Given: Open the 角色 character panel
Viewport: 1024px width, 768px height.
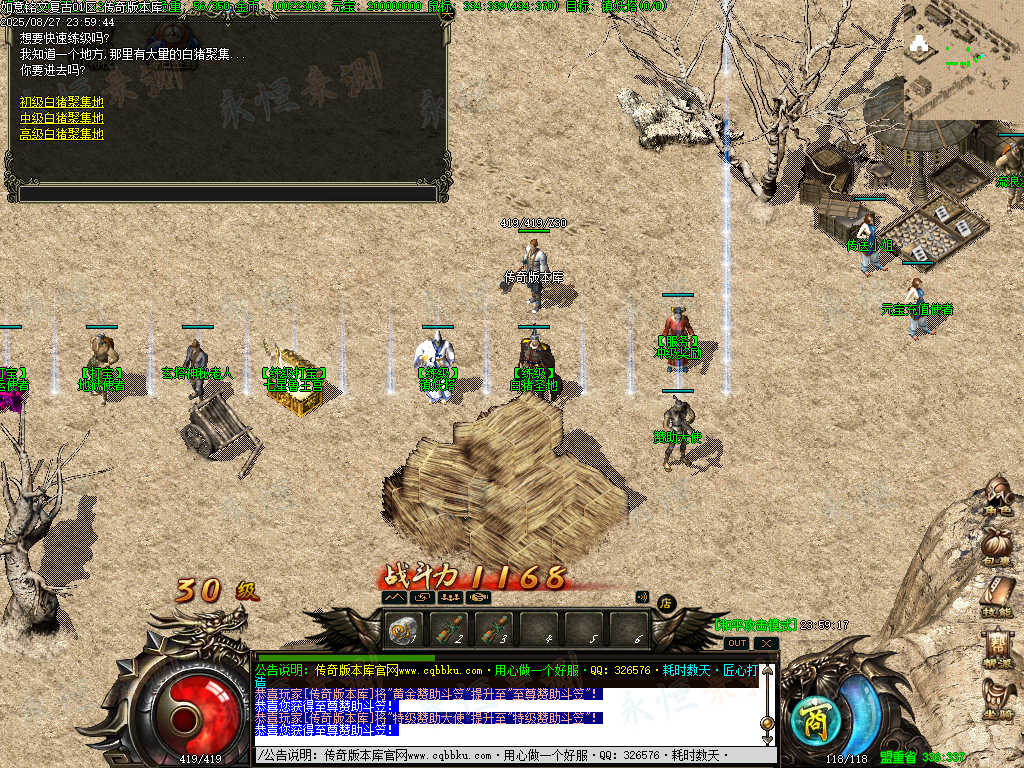Looking at the screenshot, I should click(x=997, y=498).
